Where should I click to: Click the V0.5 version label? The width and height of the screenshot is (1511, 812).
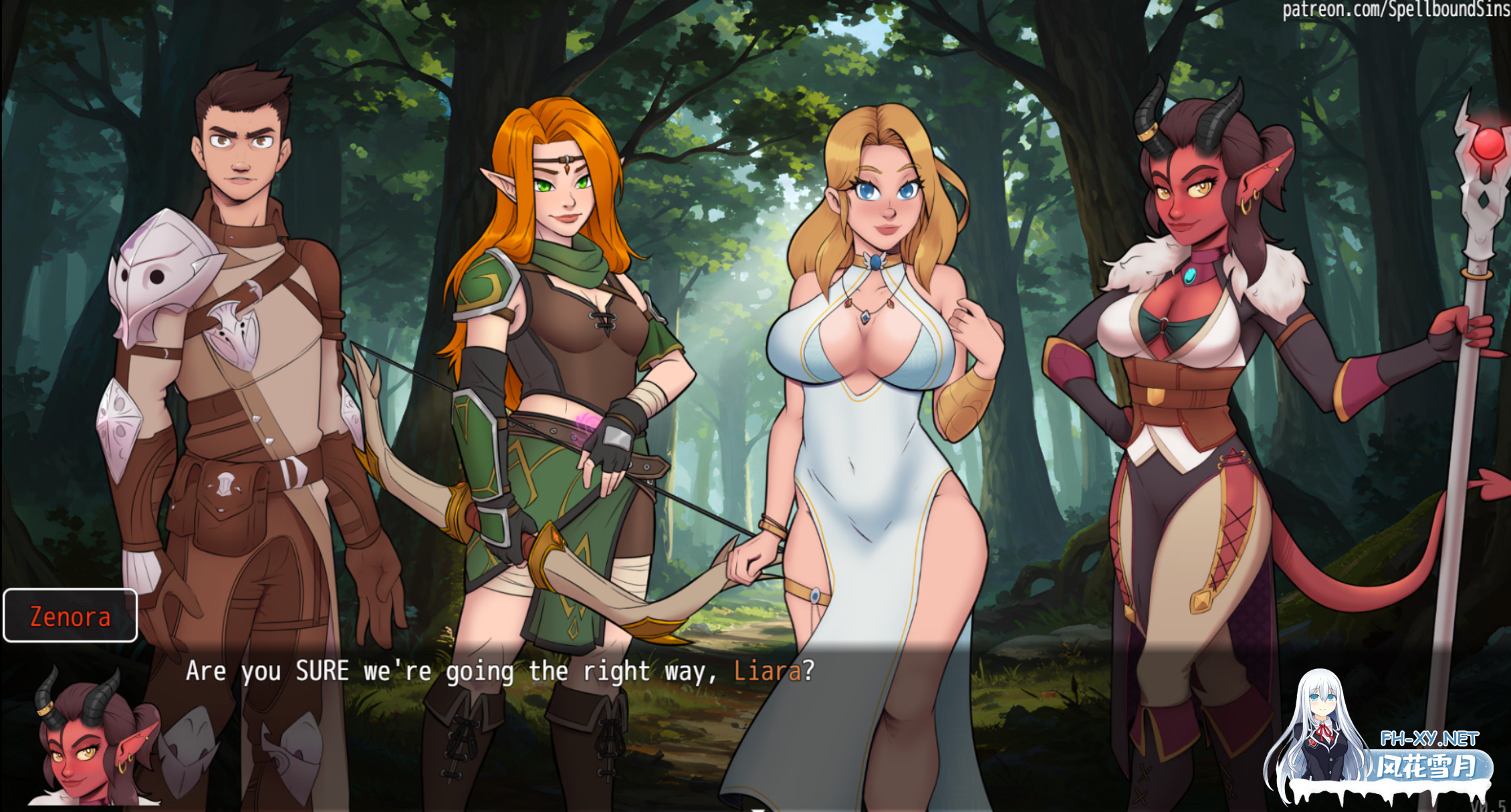[x=1490, y=805]
